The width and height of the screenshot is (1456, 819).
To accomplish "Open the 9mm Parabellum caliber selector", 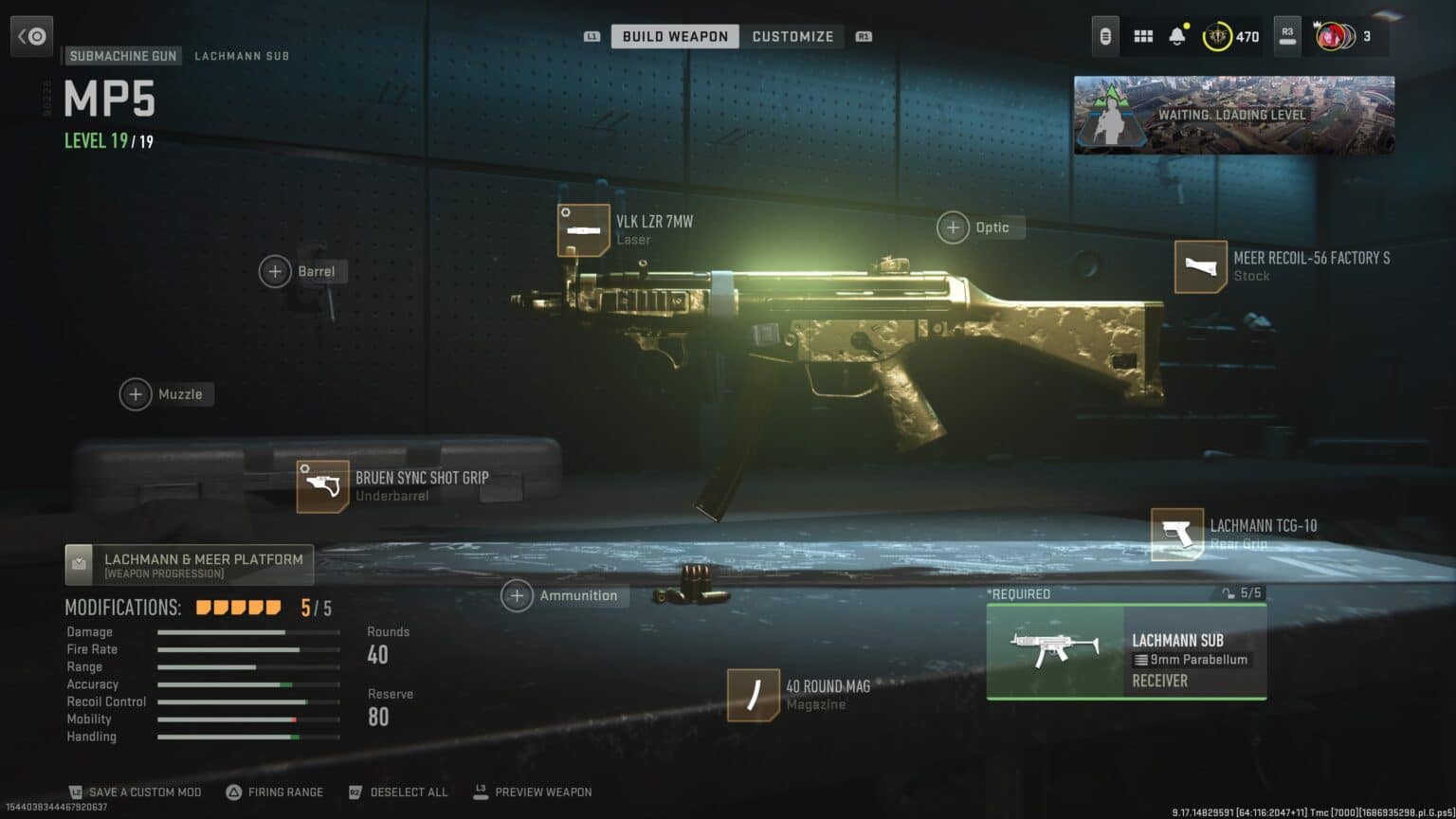I will [1191, 659].
